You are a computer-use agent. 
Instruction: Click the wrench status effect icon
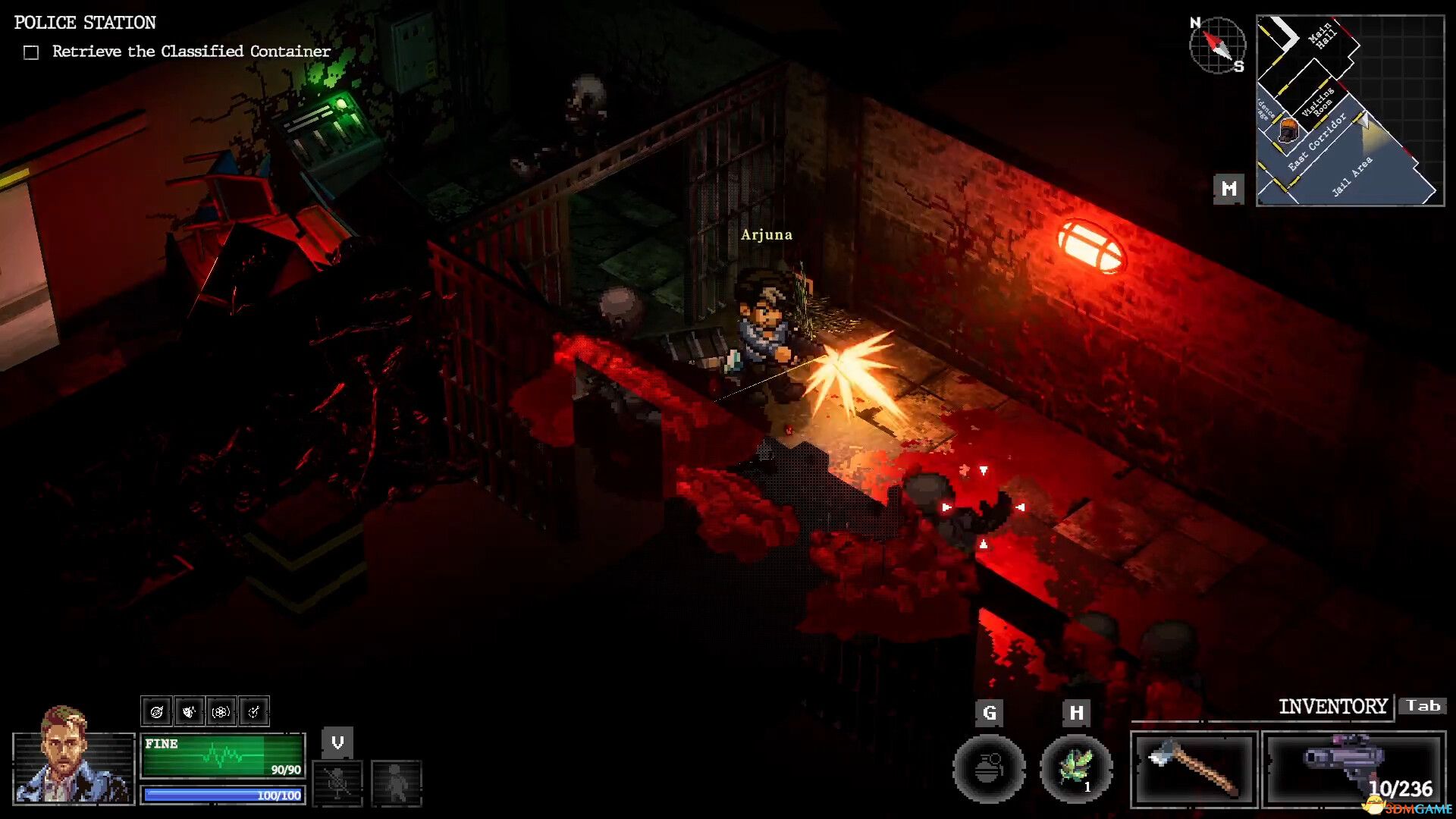pyautogui.click(x=255, y=711)
